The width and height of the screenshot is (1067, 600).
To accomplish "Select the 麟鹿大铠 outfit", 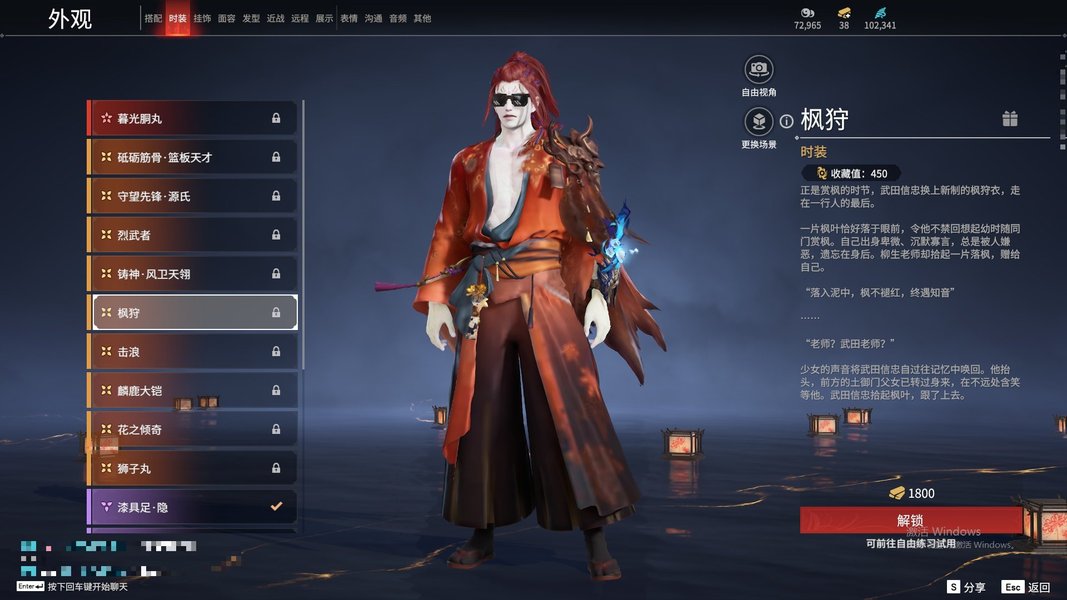I will coord(194,390).
